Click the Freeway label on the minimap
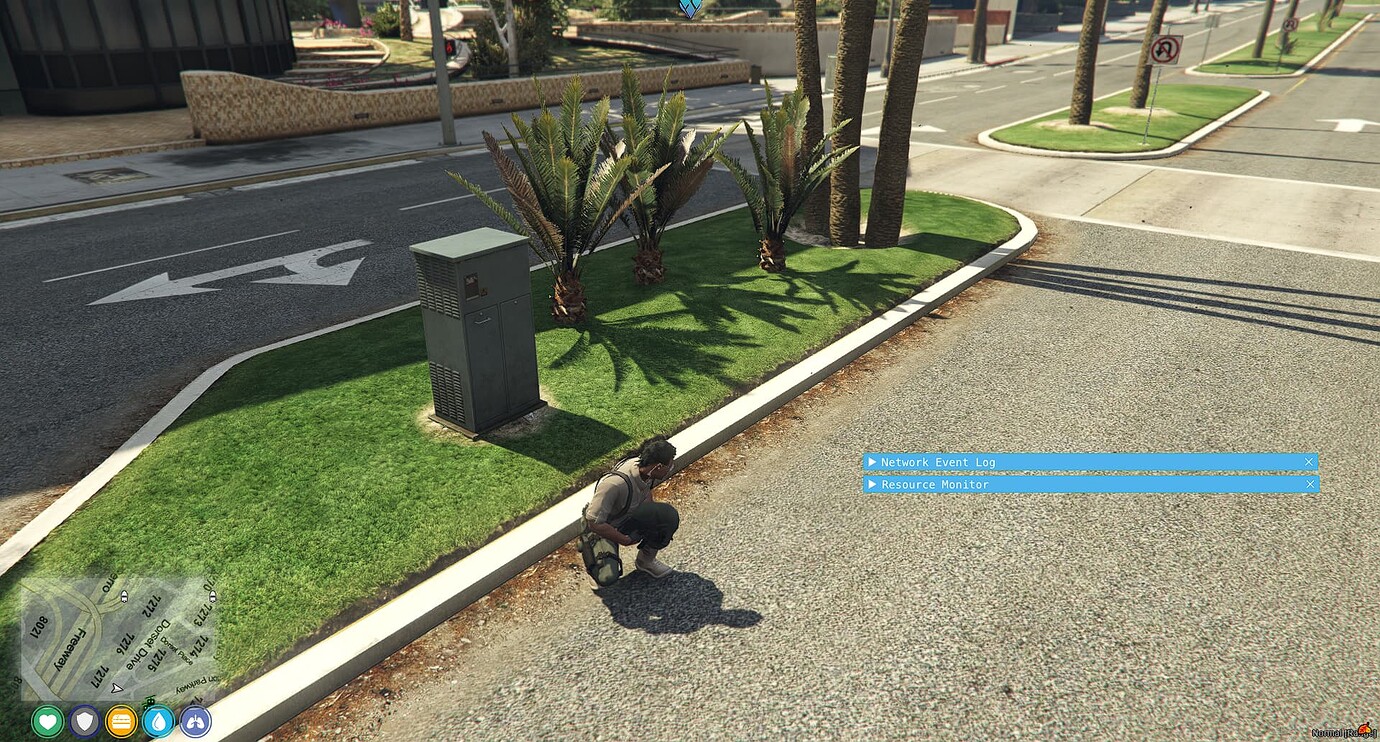The width and height of the screenshot is (1380, 742). click(70, 648)
